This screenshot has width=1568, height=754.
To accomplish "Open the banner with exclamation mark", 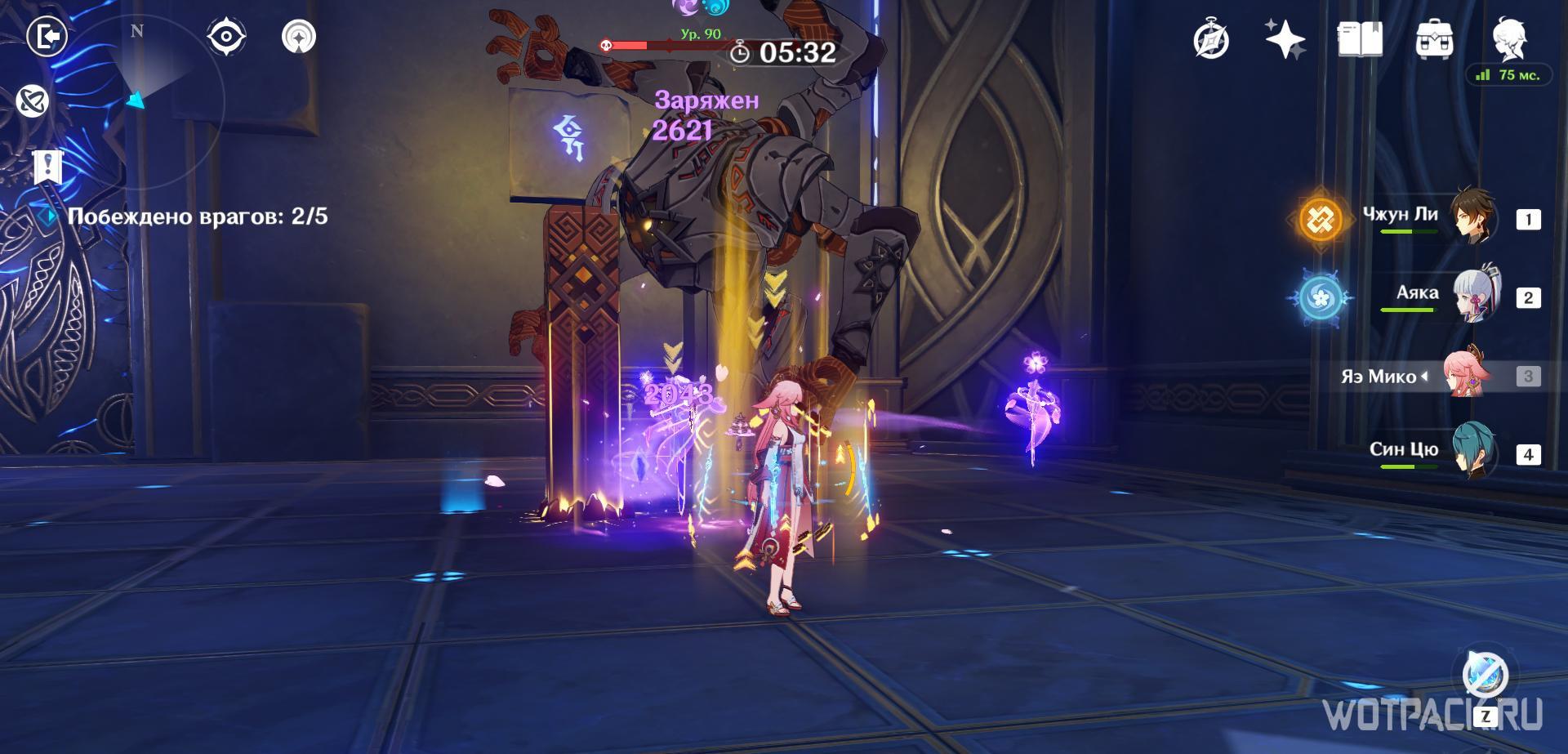I will 48,167.
